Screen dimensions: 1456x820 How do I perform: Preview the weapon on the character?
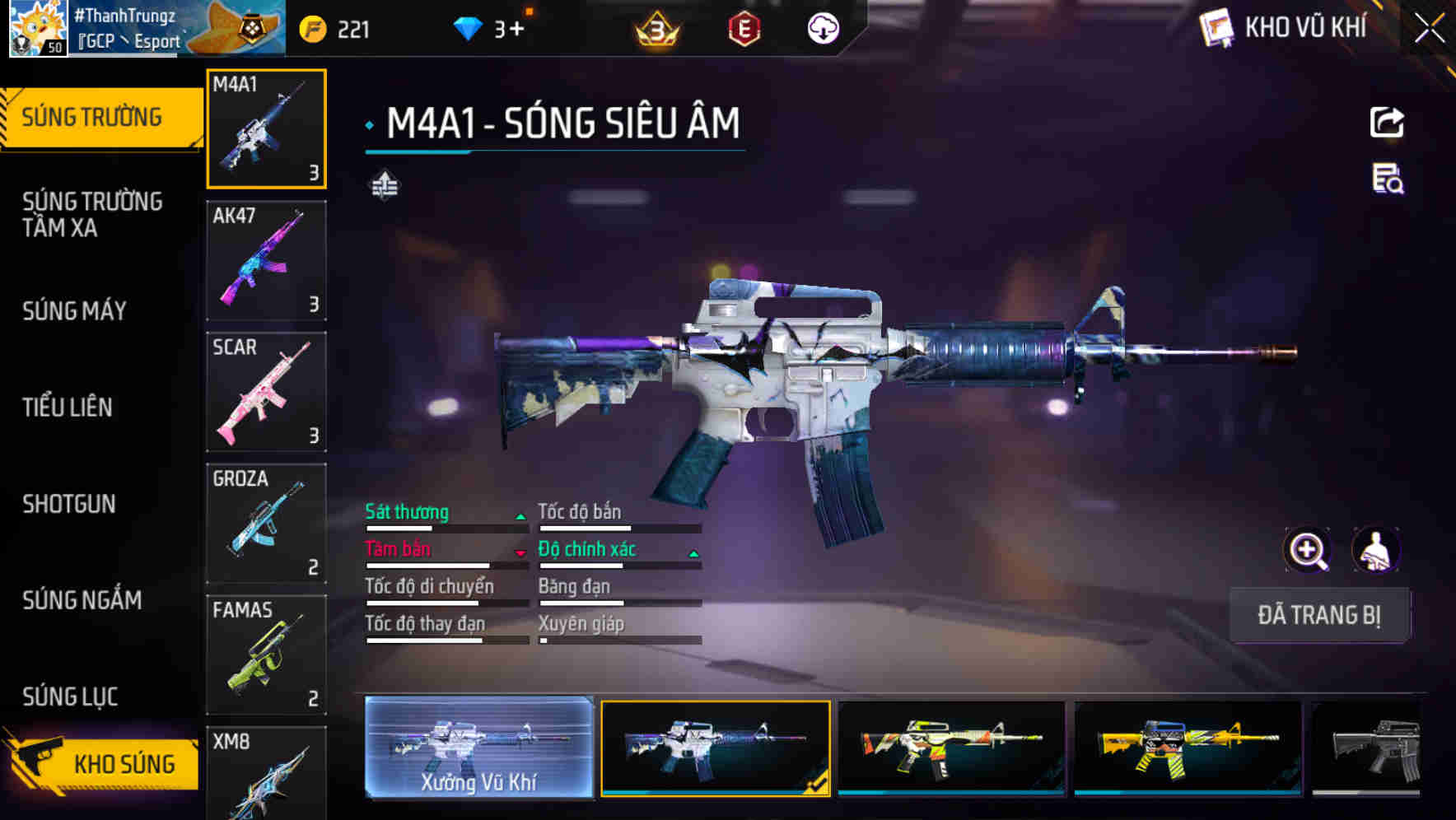coord(1375,550)
